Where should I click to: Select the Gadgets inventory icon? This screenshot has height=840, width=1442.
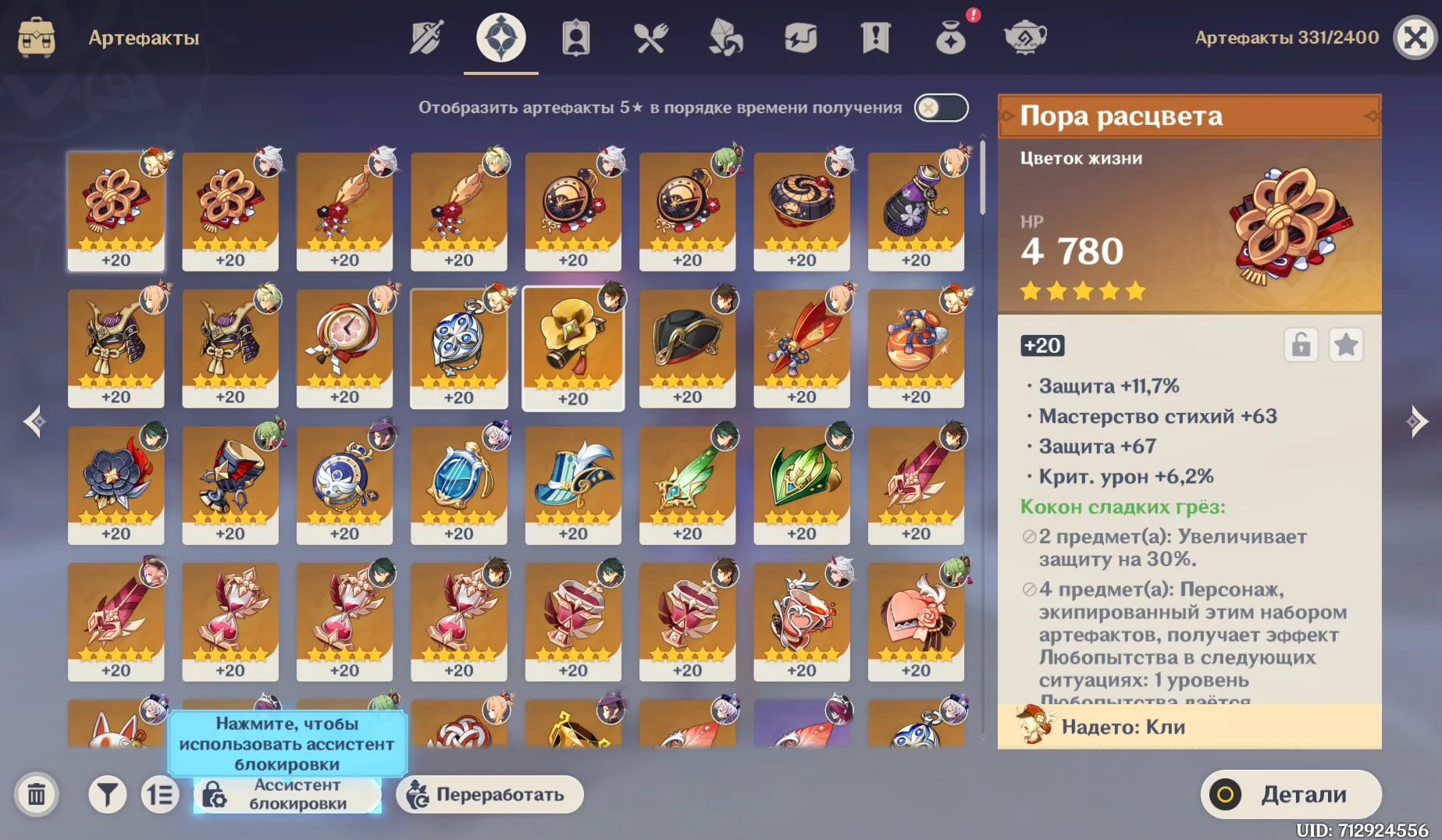point(799,36)
